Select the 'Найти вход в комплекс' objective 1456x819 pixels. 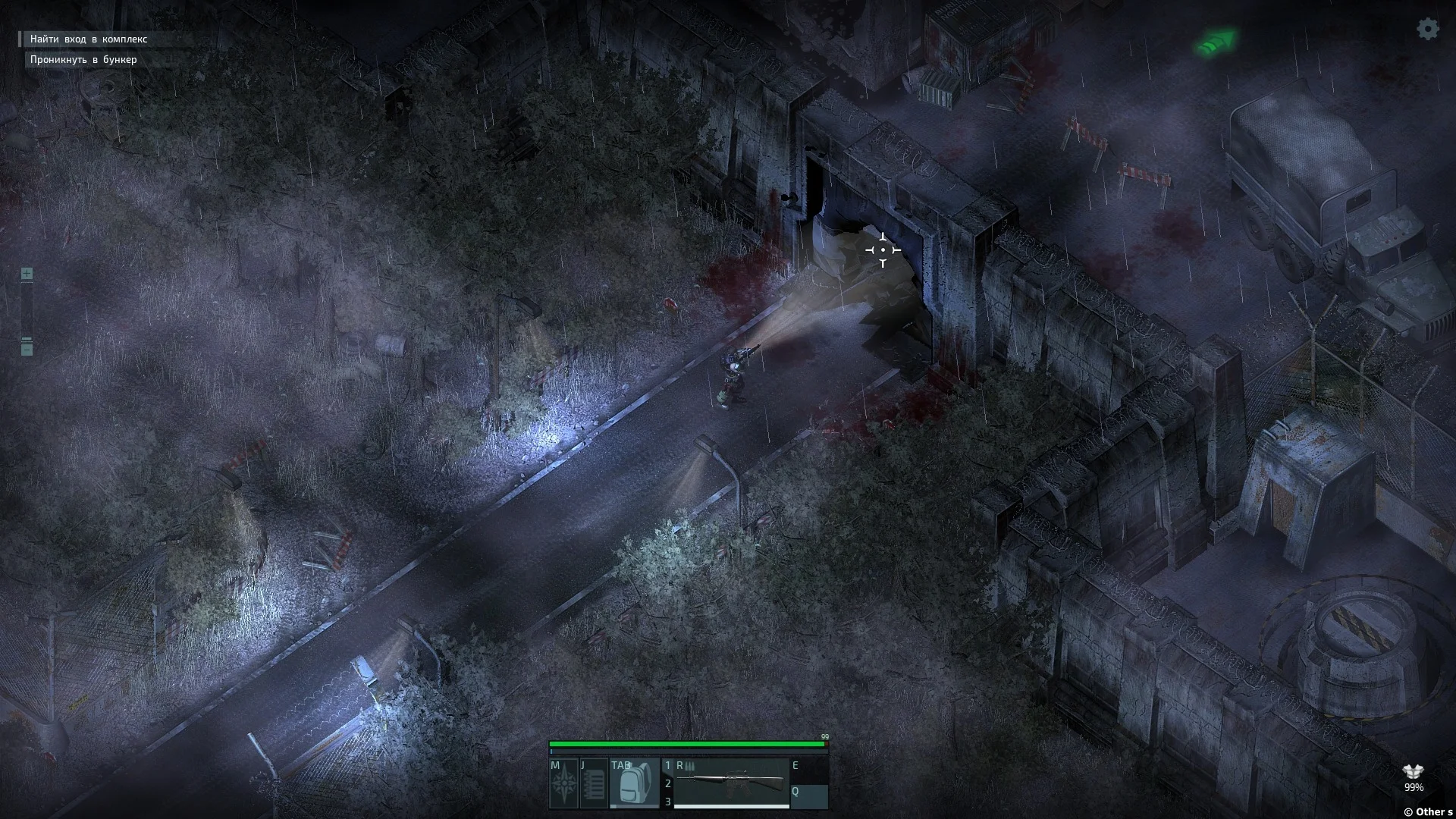(x=89, y=39)
